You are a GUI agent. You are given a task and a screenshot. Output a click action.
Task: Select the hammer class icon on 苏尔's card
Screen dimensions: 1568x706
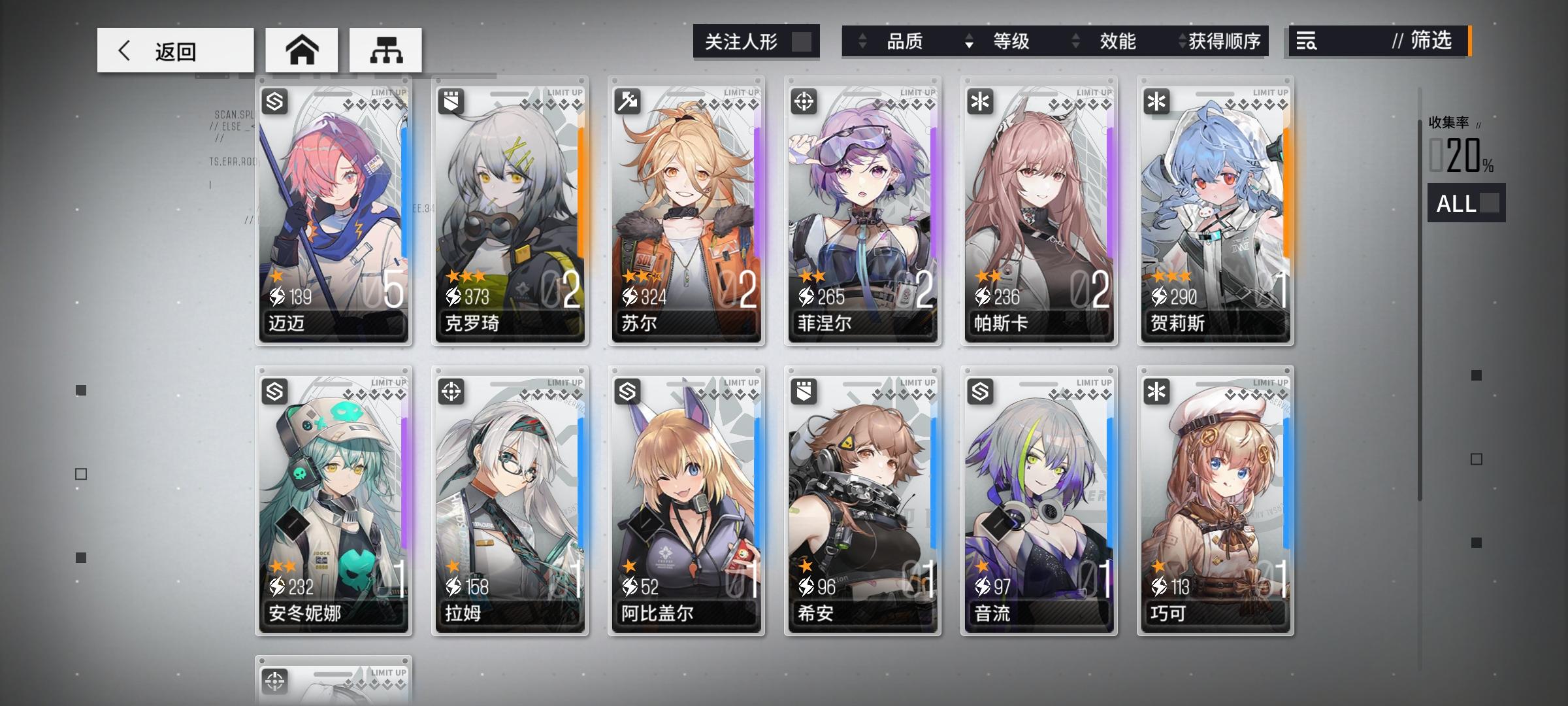click(628, 101)
